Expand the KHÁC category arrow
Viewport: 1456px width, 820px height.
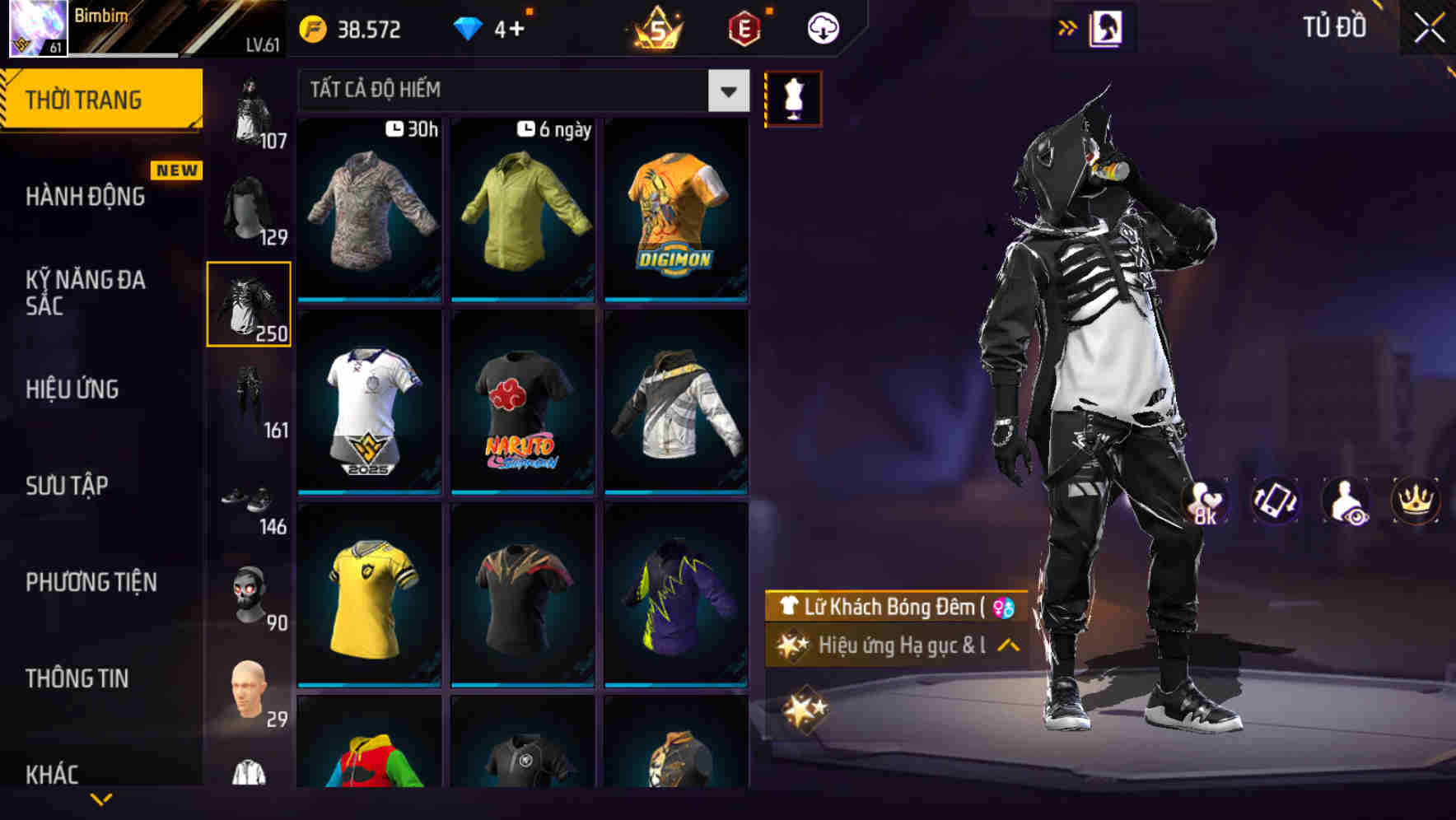pos(101,797)
